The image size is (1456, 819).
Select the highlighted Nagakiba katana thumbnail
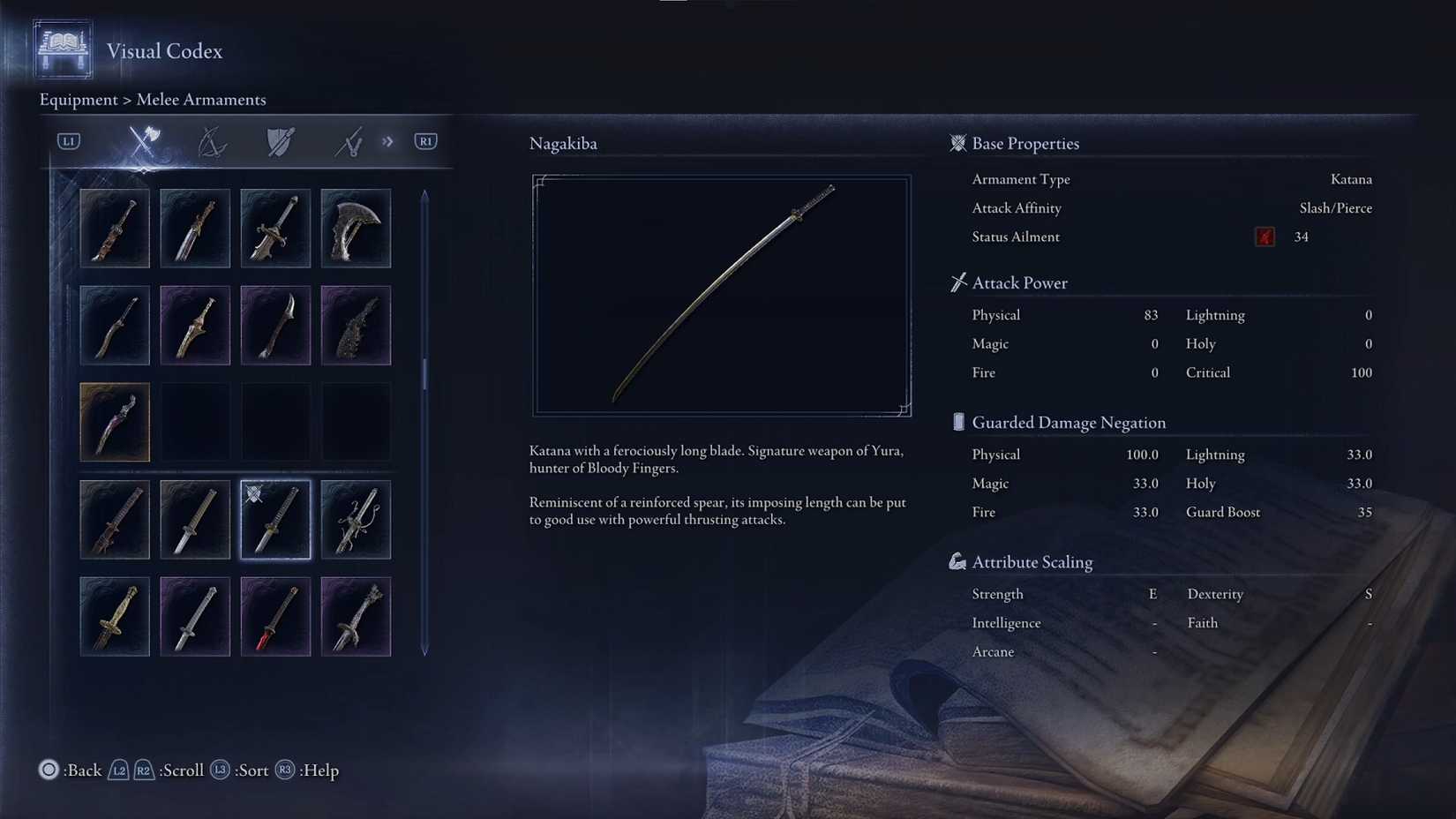point(275,520)
